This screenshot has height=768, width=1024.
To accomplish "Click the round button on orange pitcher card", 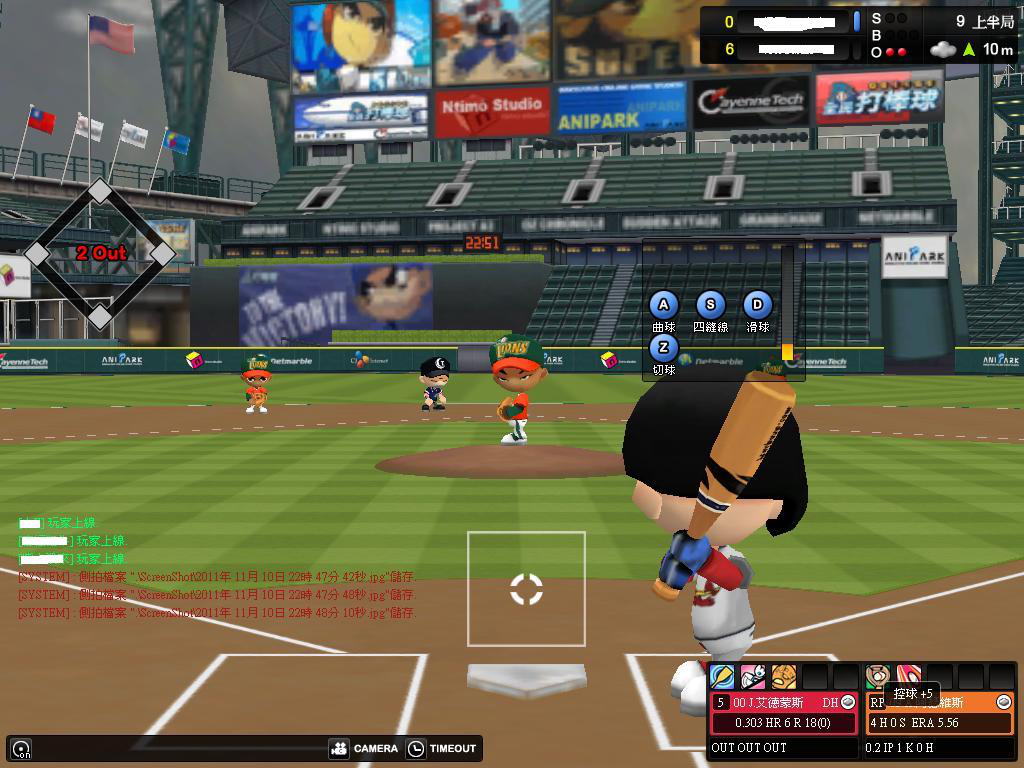I will pos(1004,703).
